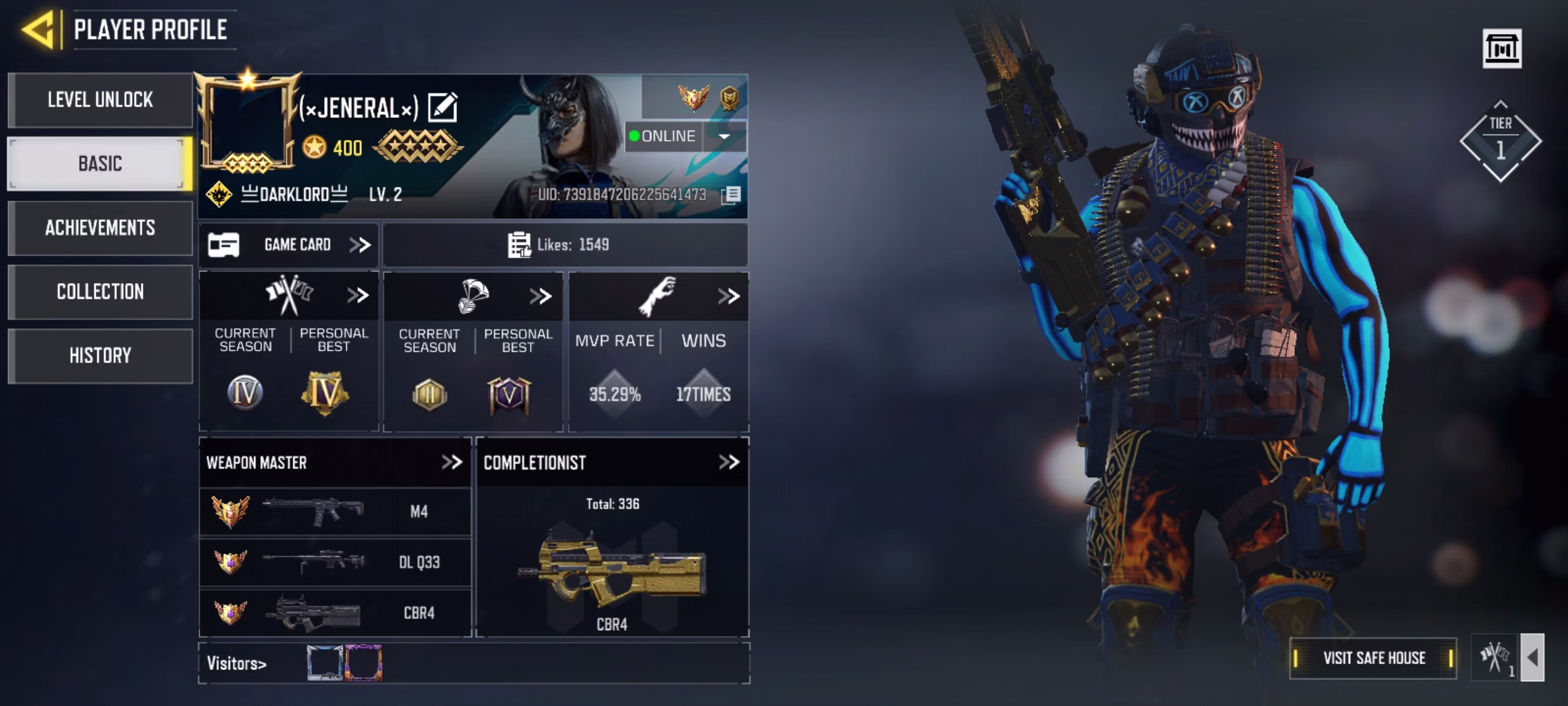Copy the UID with the copy icon

[732, 195]
